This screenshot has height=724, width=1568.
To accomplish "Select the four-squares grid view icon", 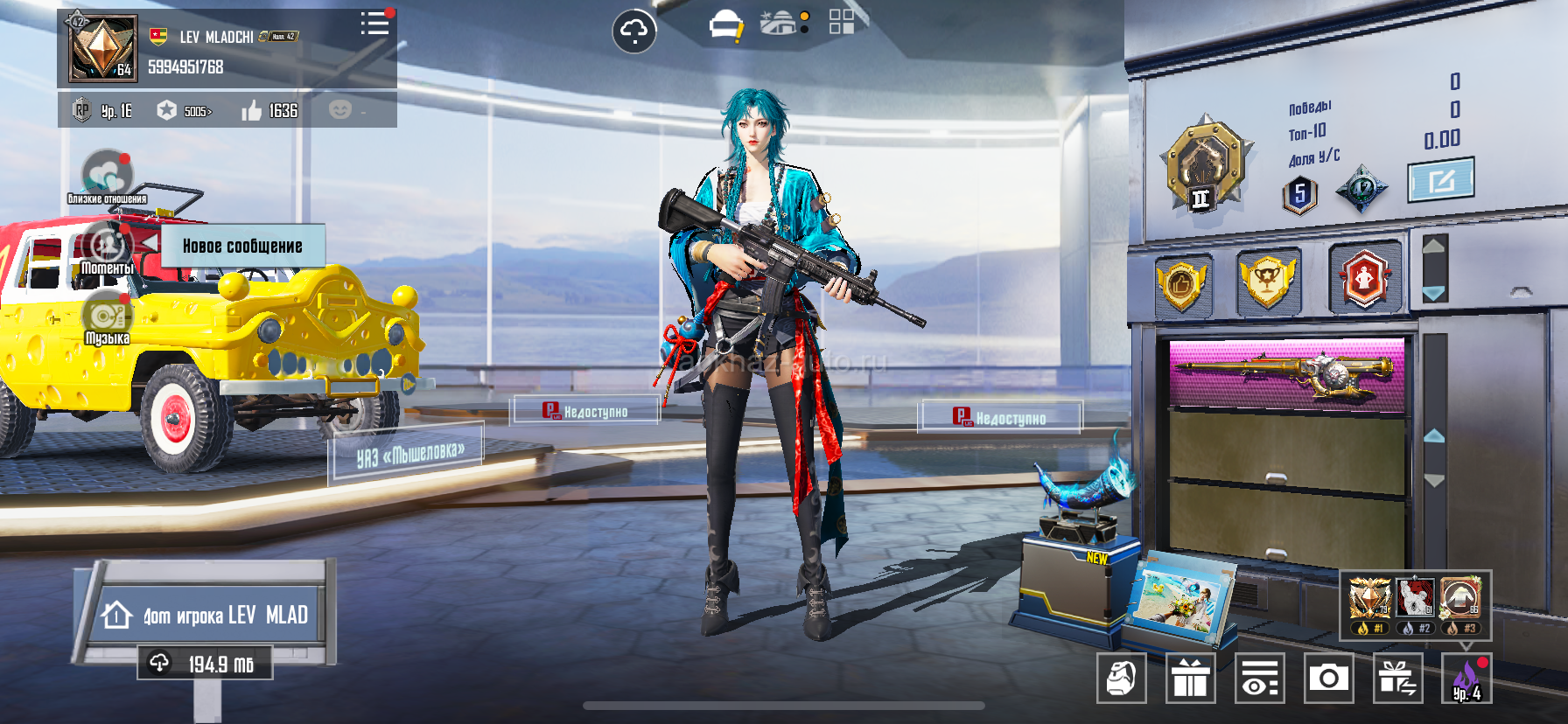I will pos(841,22).
